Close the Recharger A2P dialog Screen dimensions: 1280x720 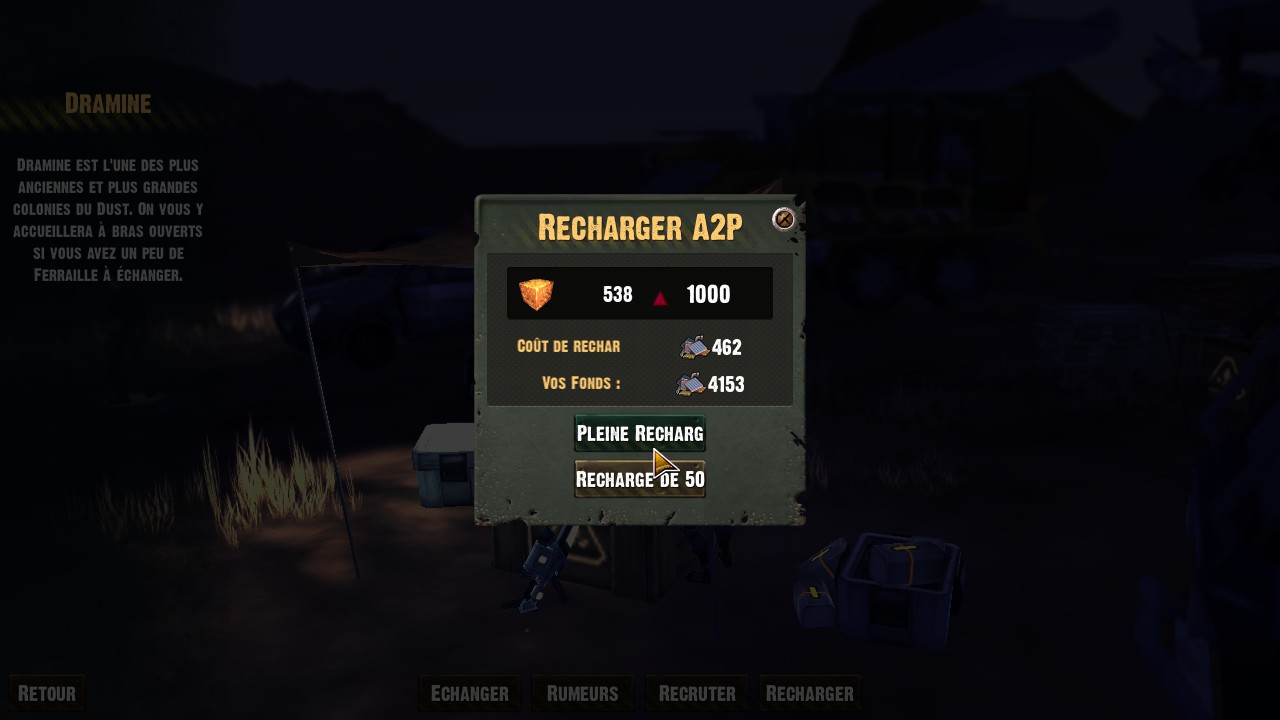click(x=784, y=219)
